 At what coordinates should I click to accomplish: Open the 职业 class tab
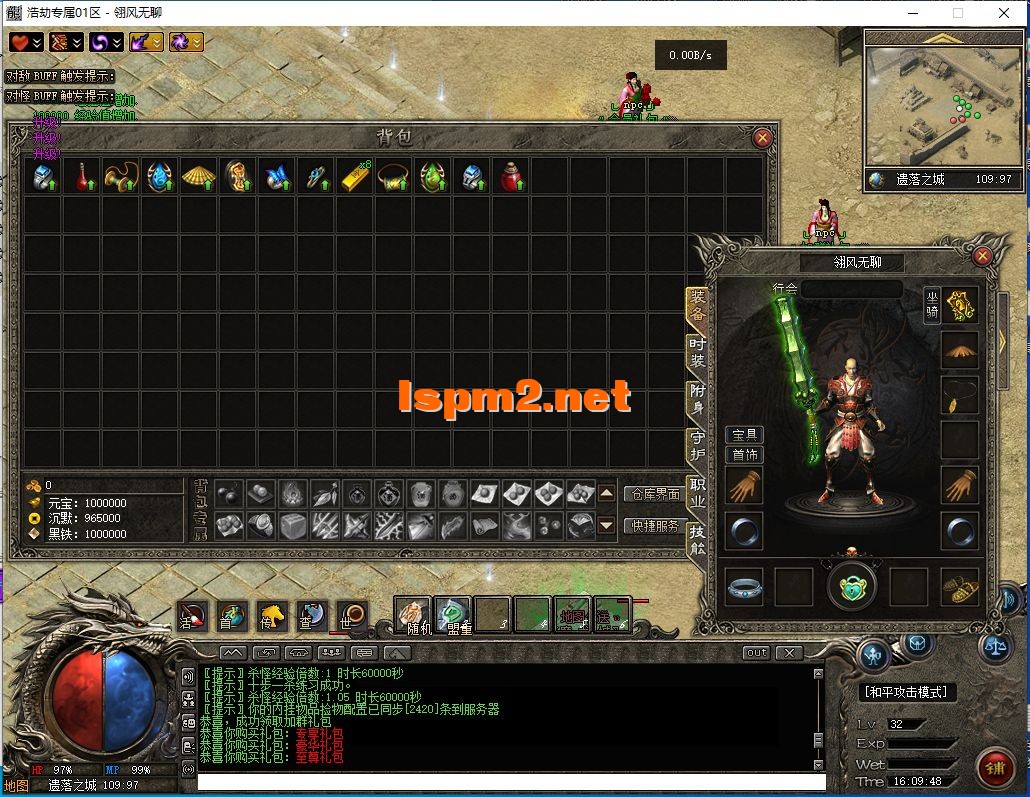[697, 494]
